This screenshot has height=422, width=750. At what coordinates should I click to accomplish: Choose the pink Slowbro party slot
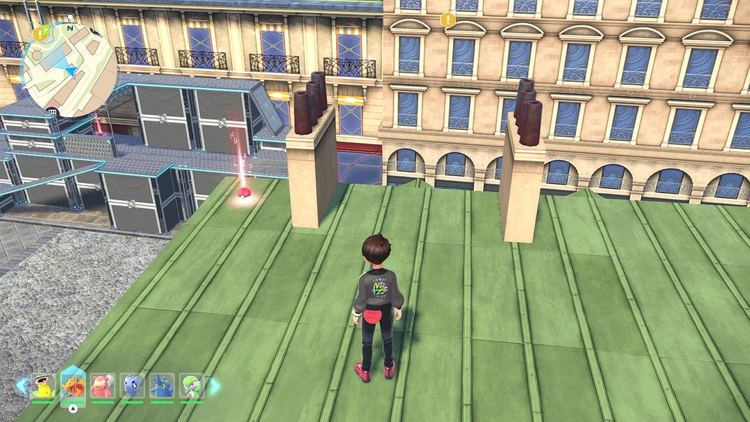click(x=103, y=386)
